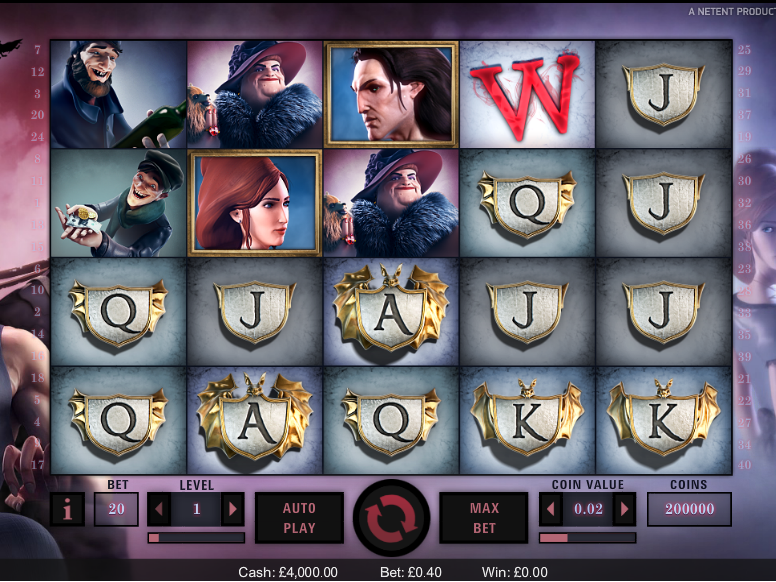Adjust the coin value slider bar

(587, 538)
